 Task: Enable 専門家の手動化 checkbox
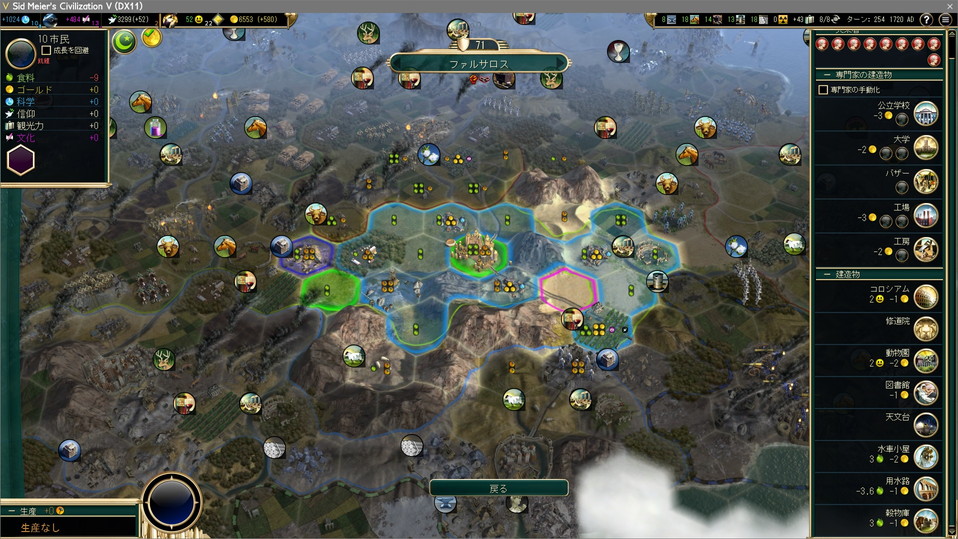[823, 90]
